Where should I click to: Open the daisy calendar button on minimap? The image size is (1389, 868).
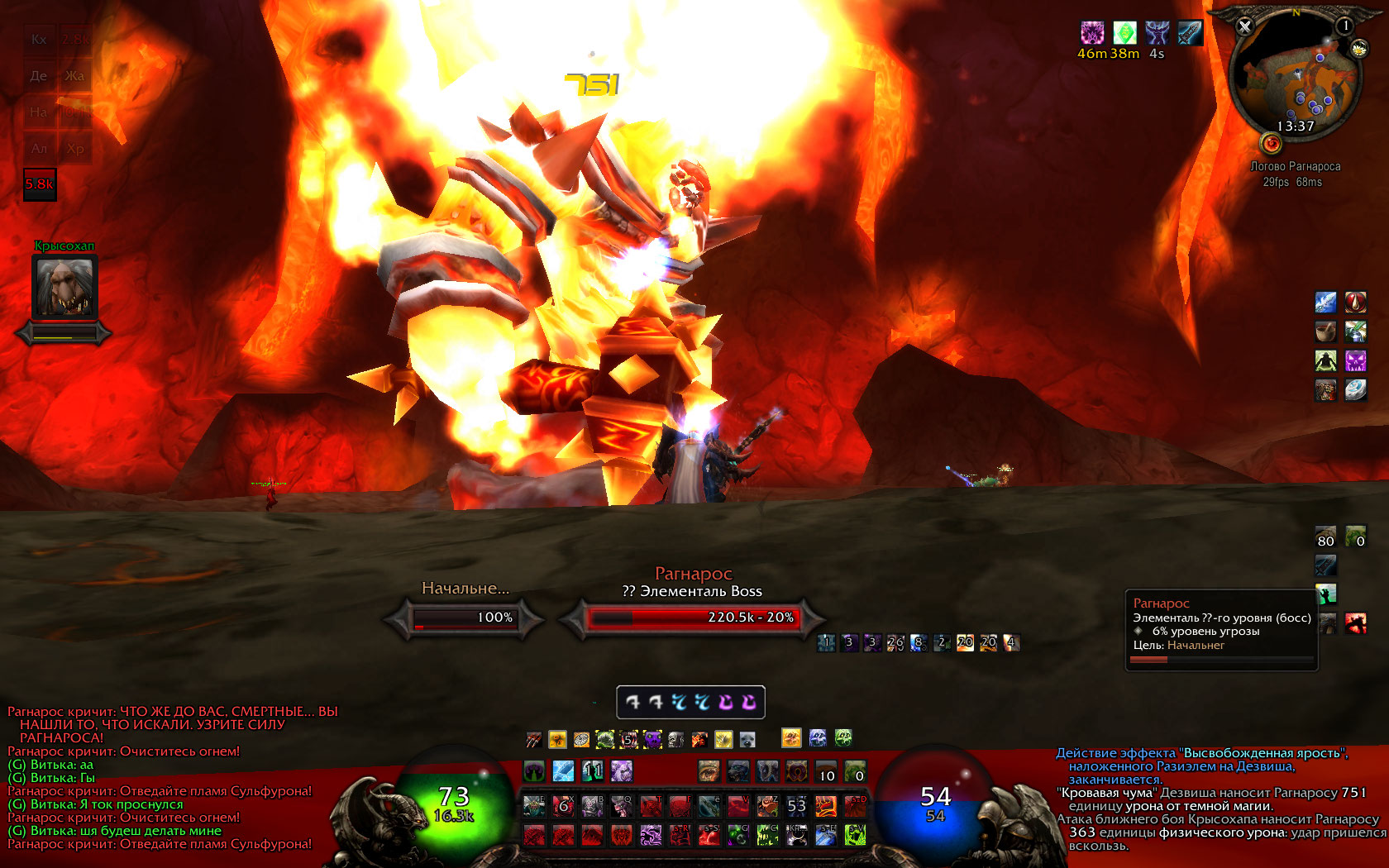click(1358, 50)
